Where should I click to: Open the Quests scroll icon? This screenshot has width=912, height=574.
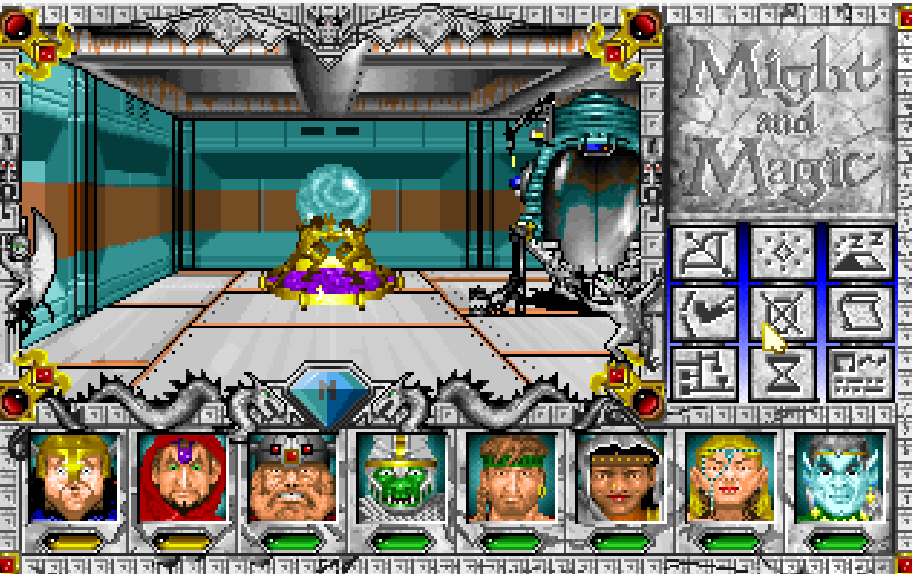point(859,313)
